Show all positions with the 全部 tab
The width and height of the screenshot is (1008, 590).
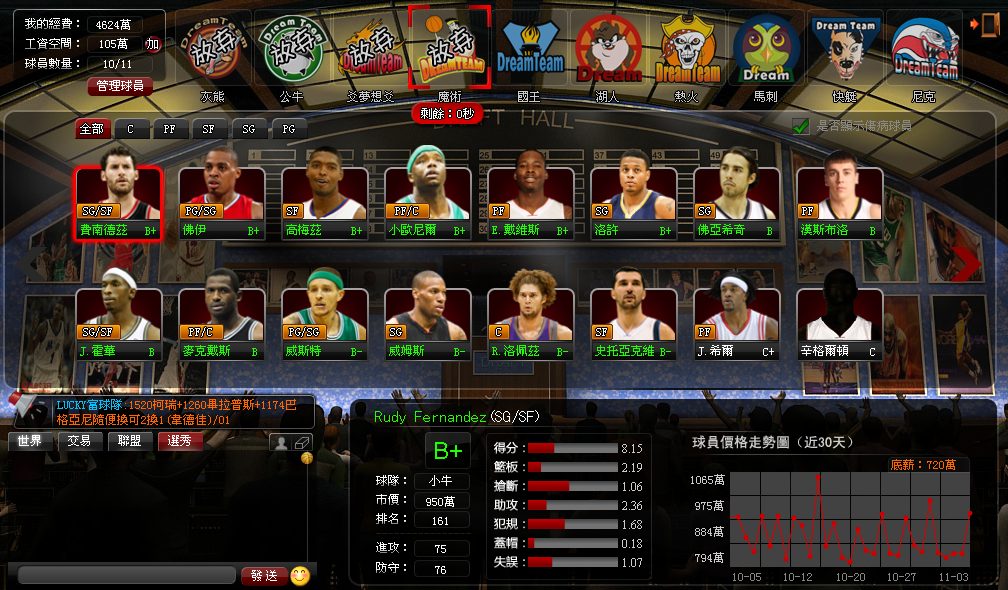91,129
